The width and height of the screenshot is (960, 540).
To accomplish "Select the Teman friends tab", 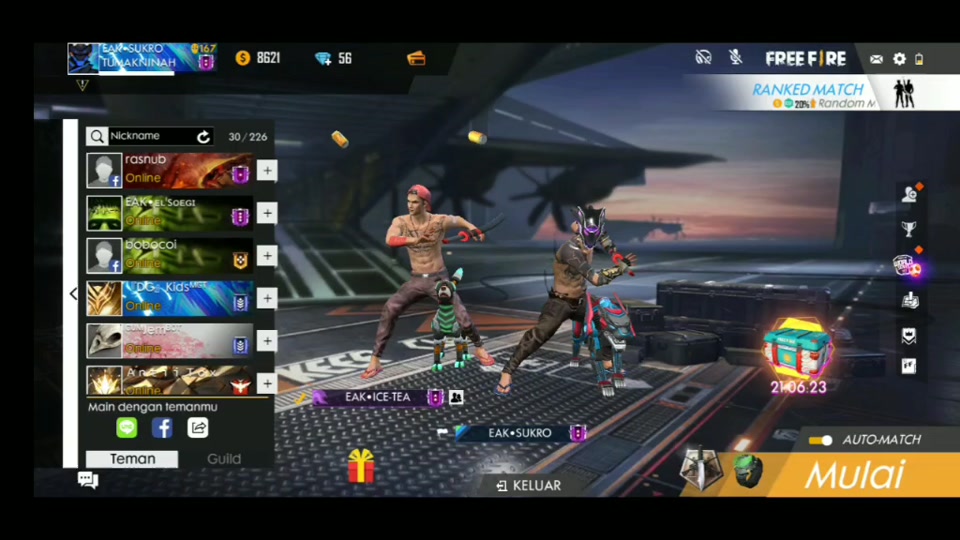I will [x=132, y=459].
